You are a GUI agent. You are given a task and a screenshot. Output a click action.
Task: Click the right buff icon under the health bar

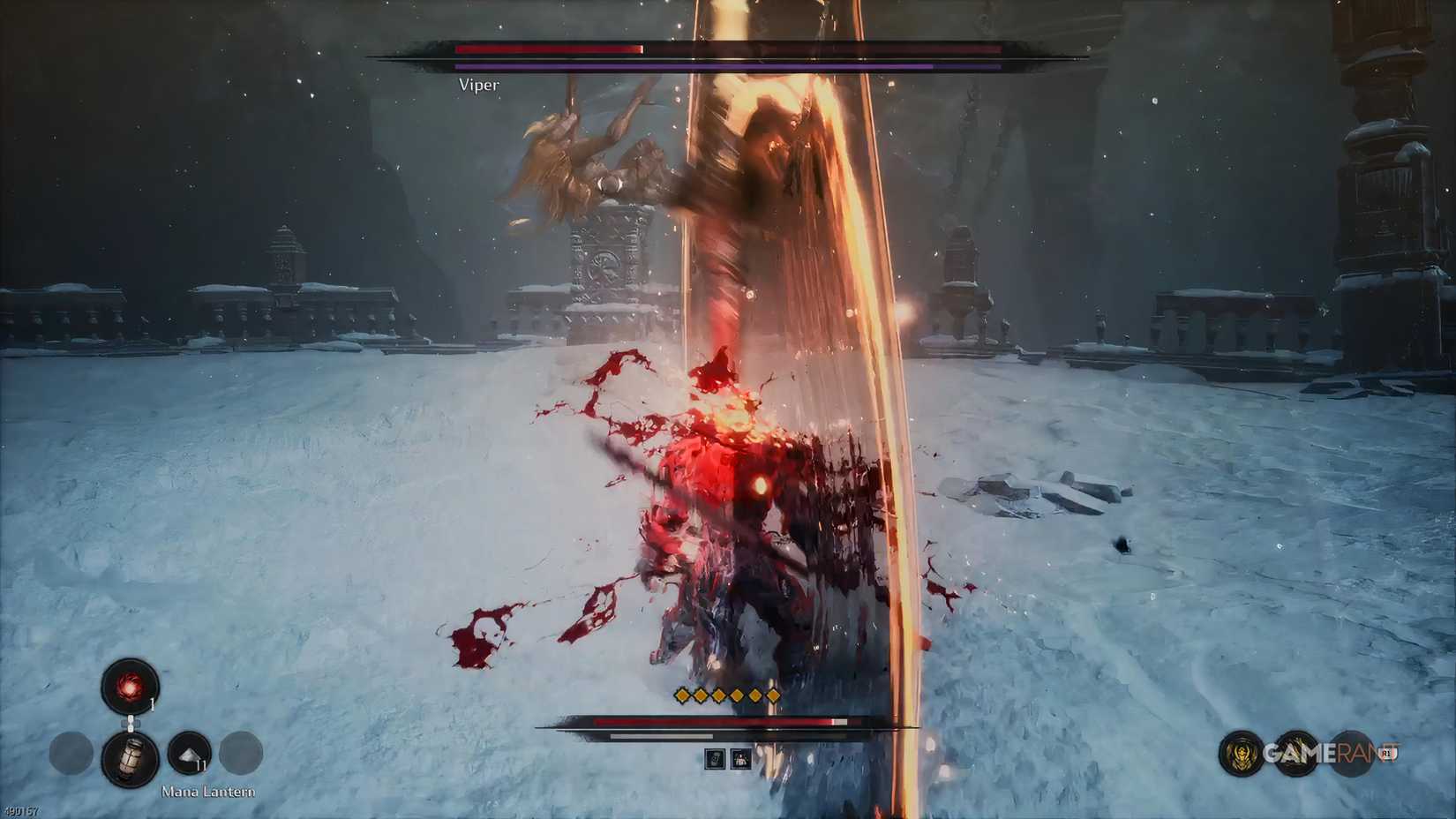click(741, 759)
